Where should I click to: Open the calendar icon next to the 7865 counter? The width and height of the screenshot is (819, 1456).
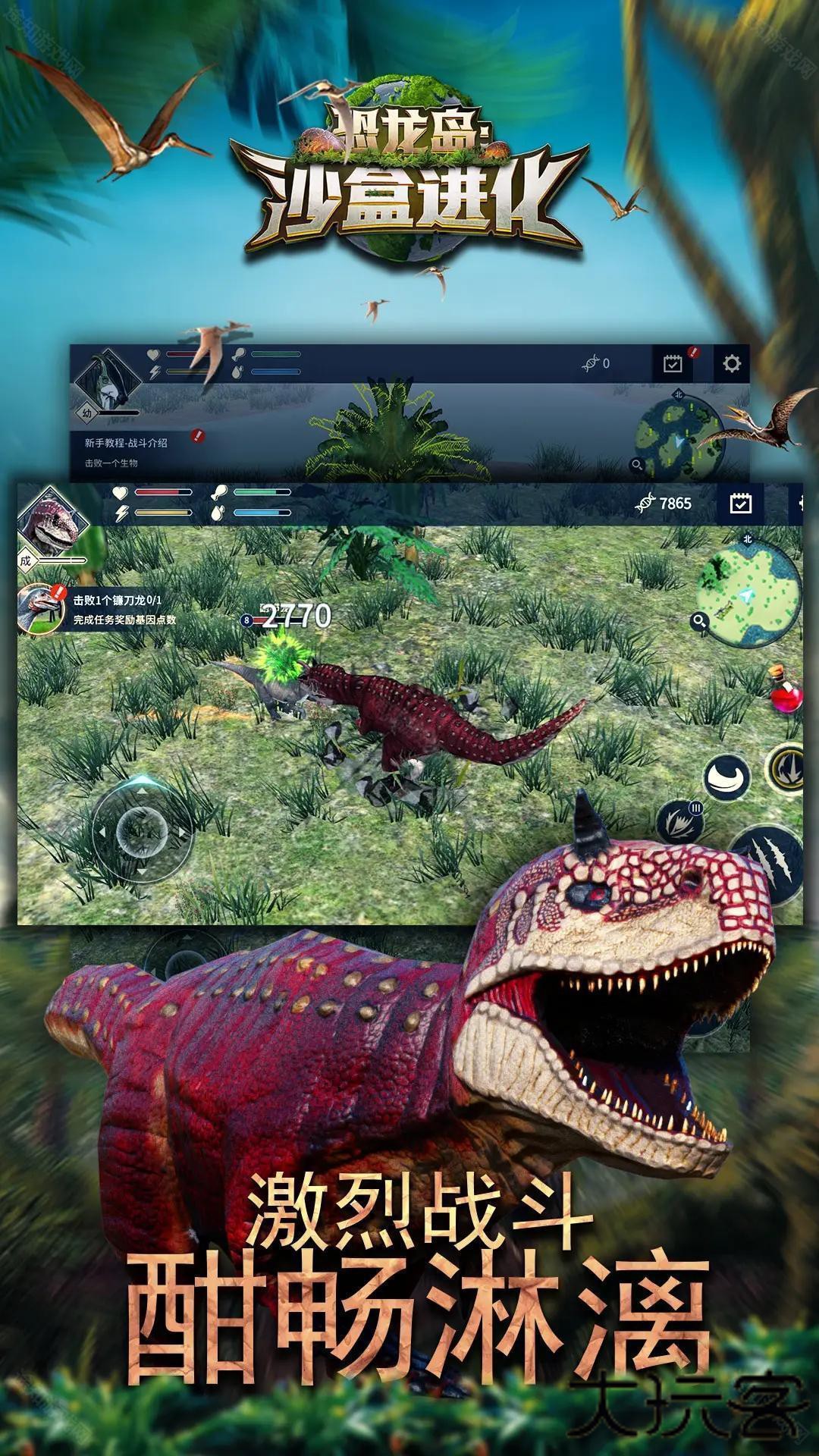740,504
